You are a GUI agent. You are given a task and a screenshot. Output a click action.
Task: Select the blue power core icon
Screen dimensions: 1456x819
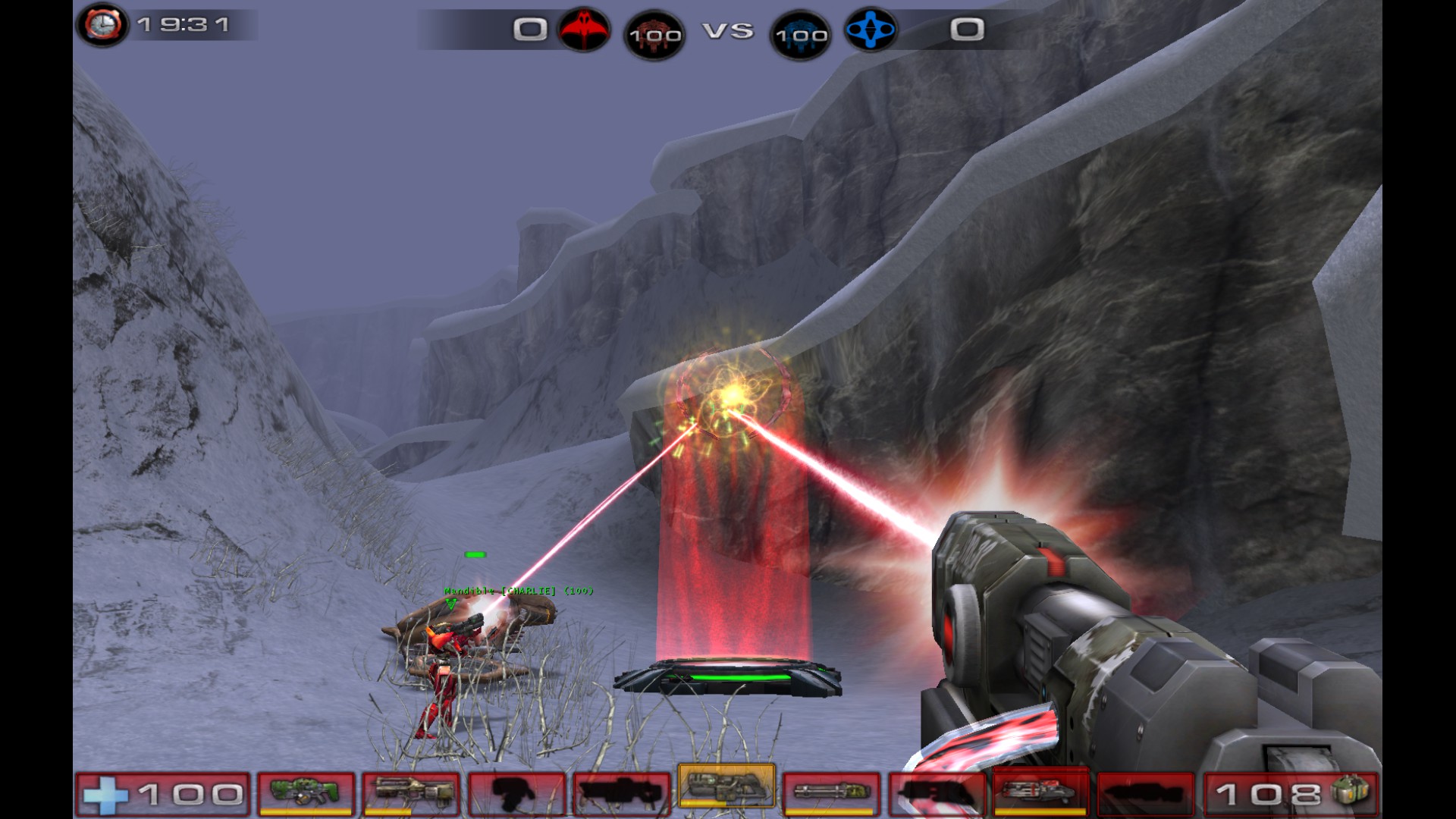[801, 35]
